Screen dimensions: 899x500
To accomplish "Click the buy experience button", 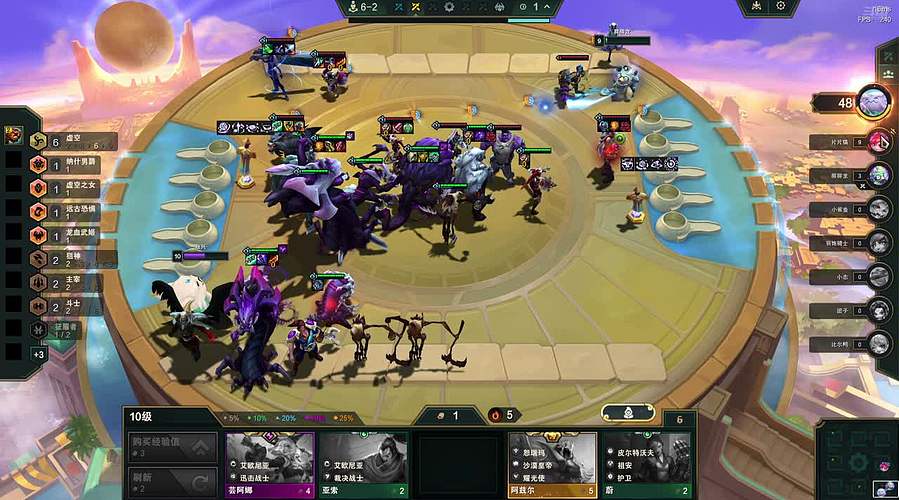I will 171,447.
